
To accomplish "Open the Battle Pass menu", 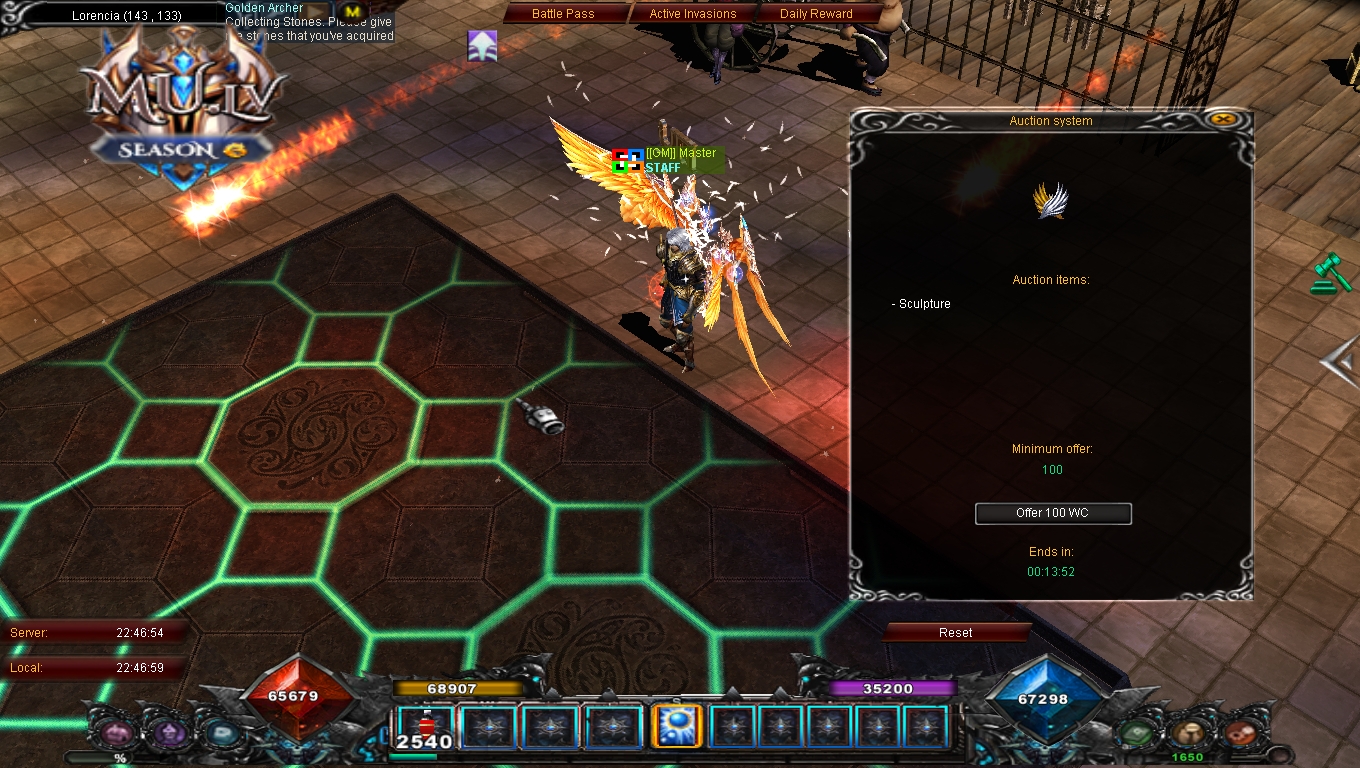I will (563, 14).
